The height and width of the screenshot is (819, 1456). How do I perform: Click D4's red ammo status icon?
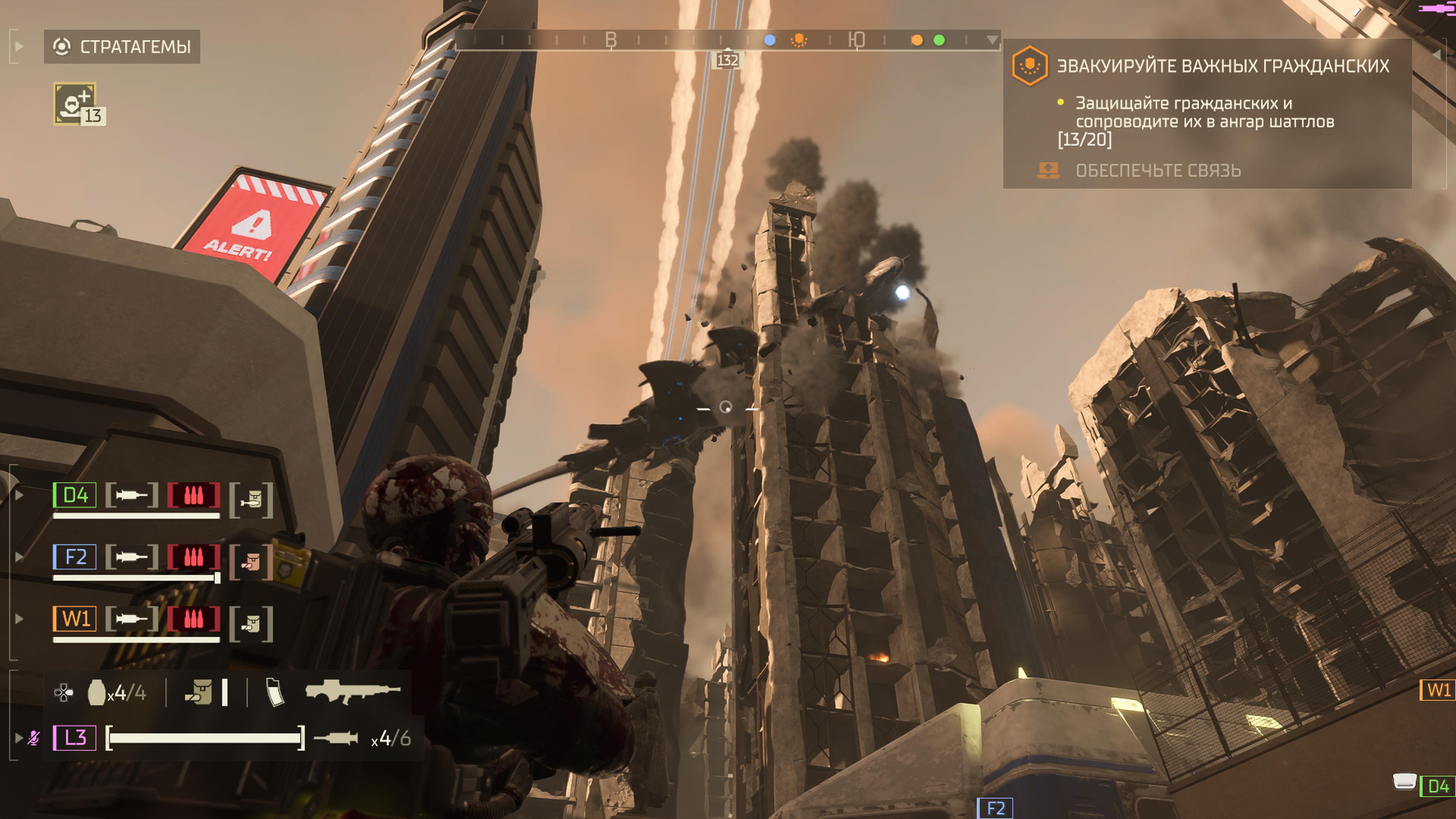coord(193,495)
